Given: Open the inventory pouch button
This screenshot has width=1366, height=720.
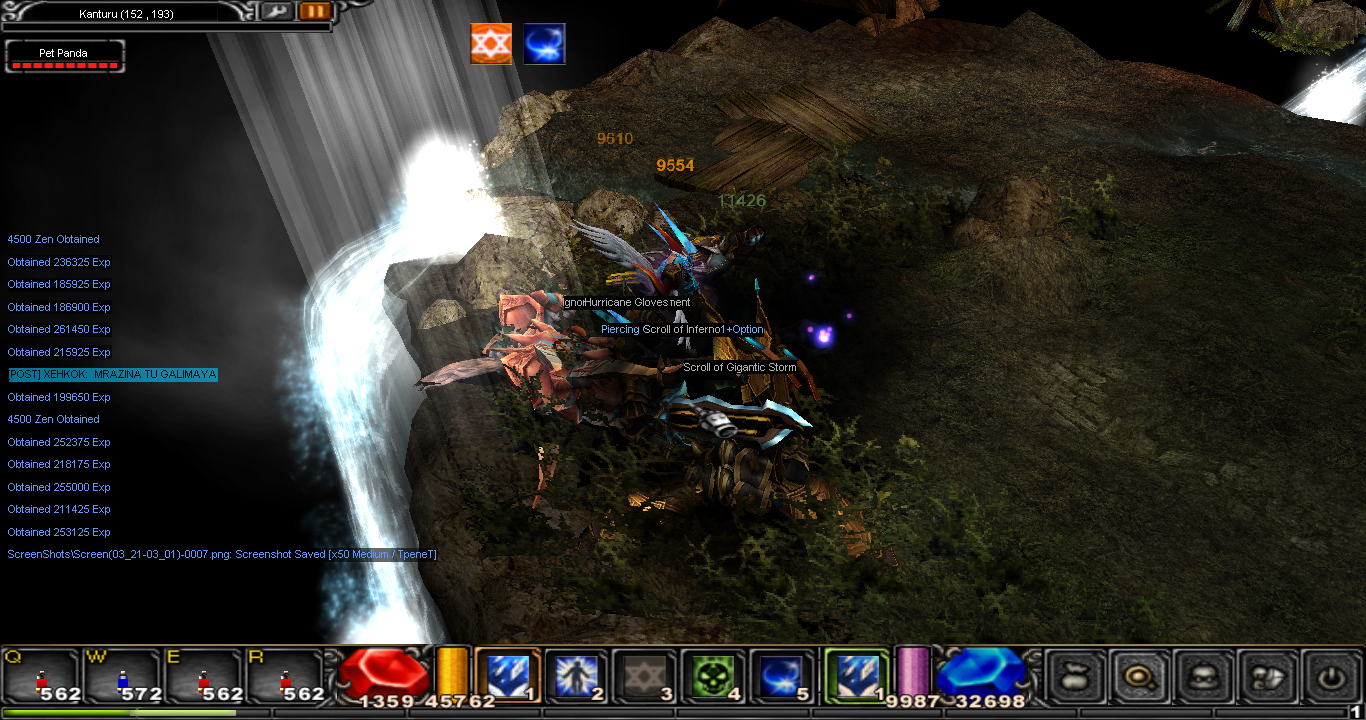Looking at the screenshot, I should click(x=1266, y=678).
